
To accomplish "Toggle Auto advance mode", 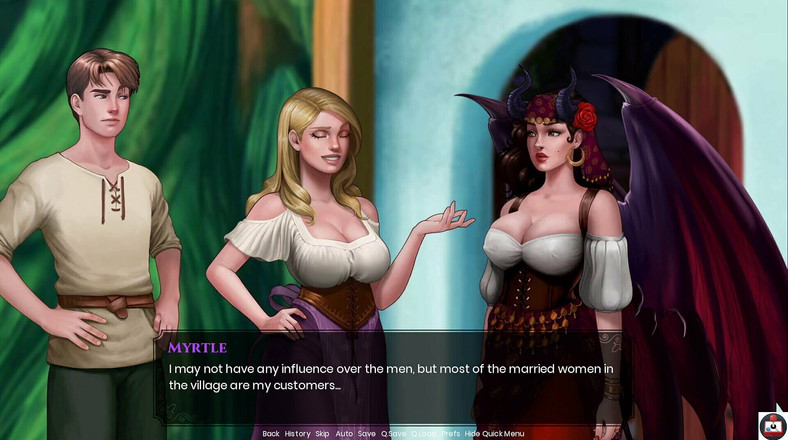I will (x=344, y=434).
